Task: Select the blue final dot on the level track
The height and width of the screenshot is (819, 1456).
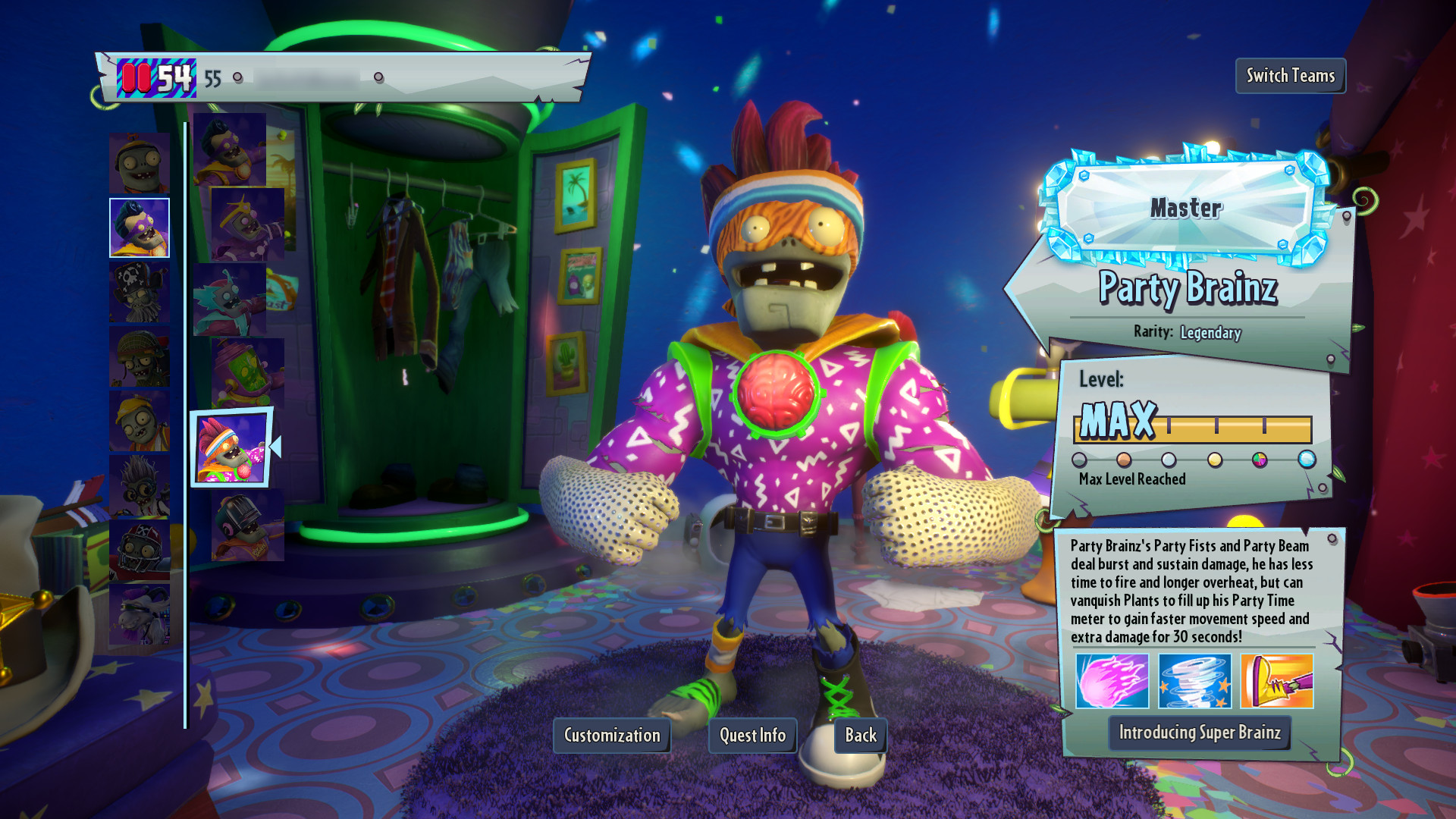Action: click(1307, 458)
